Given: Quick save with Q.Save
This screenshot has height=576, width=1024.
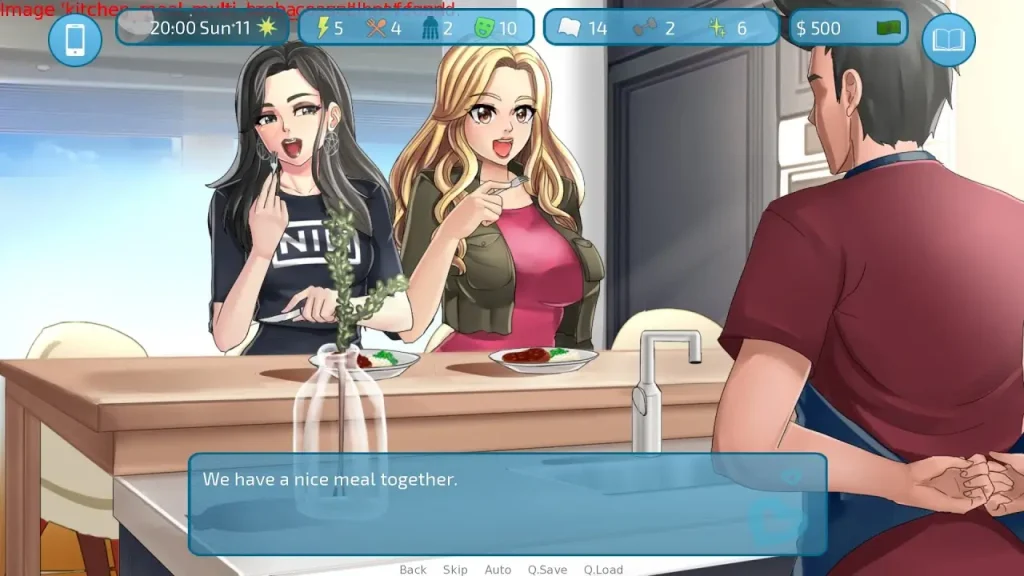Looking at the screenshot, I should pyautogui.click(x=547, y=569).
